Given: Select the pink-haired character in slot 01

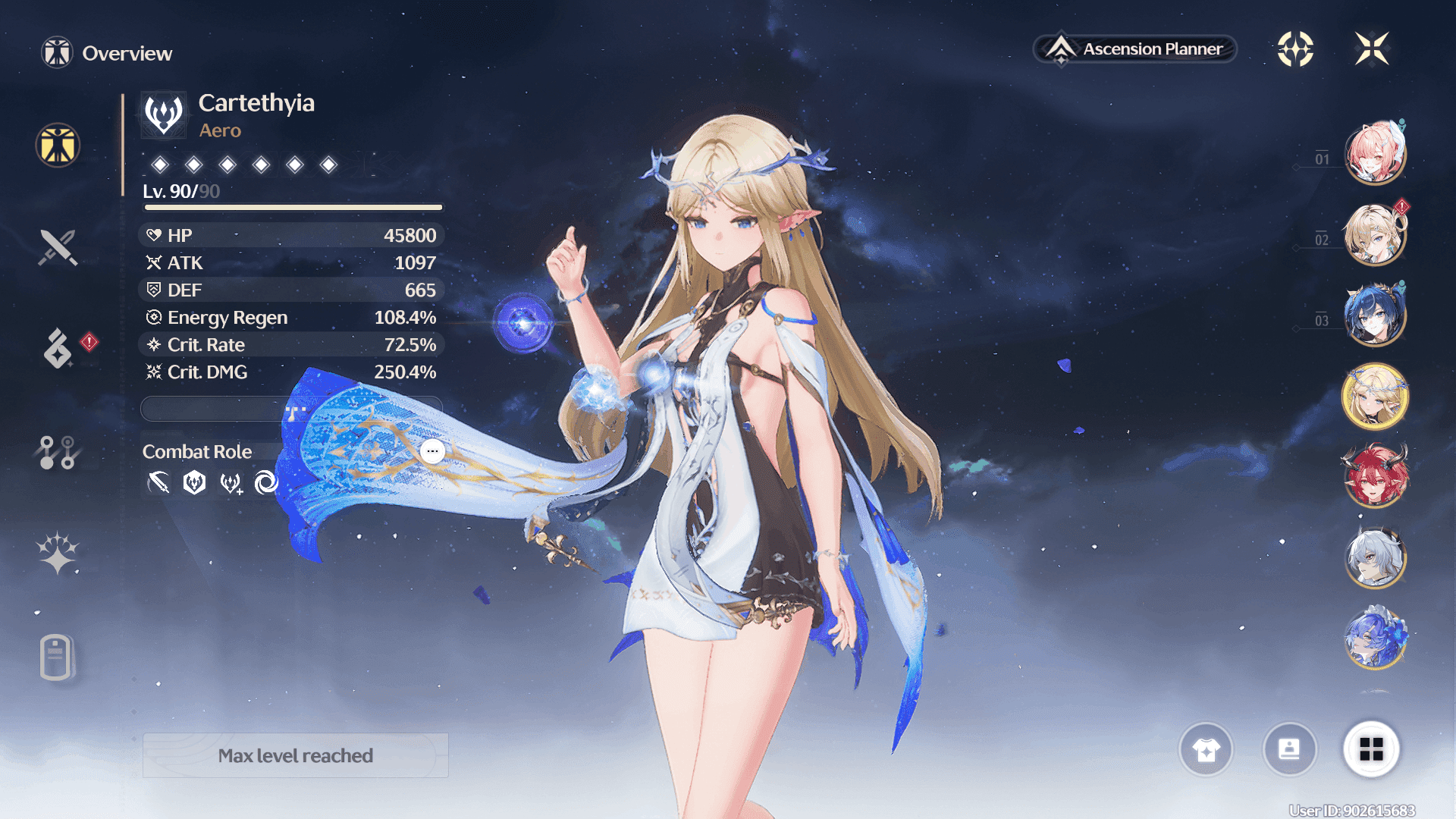Looking at the screenshot, I should (x=1375, y=154).
